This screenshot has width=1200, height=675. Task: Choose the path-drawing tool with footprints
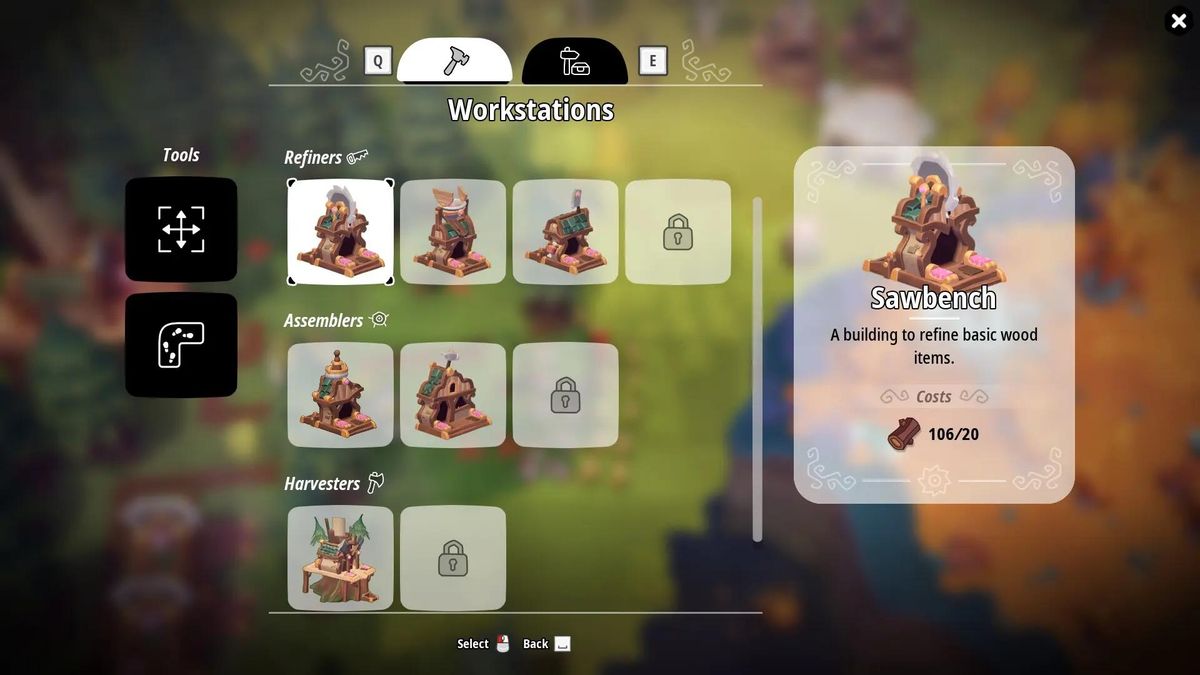click(181, 345)
